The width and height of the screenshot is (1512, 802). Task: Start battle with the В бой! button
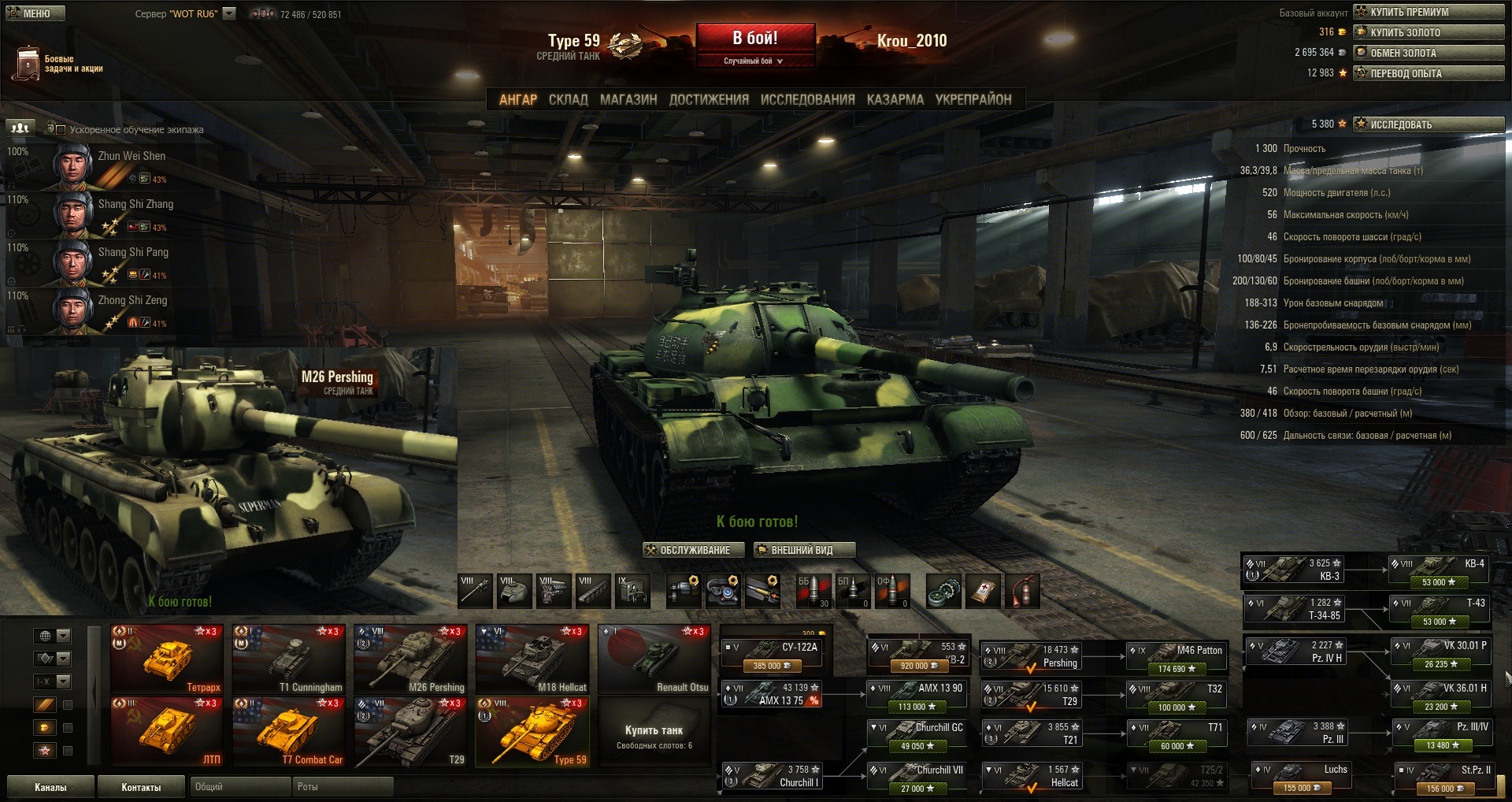tap(754, 39)
